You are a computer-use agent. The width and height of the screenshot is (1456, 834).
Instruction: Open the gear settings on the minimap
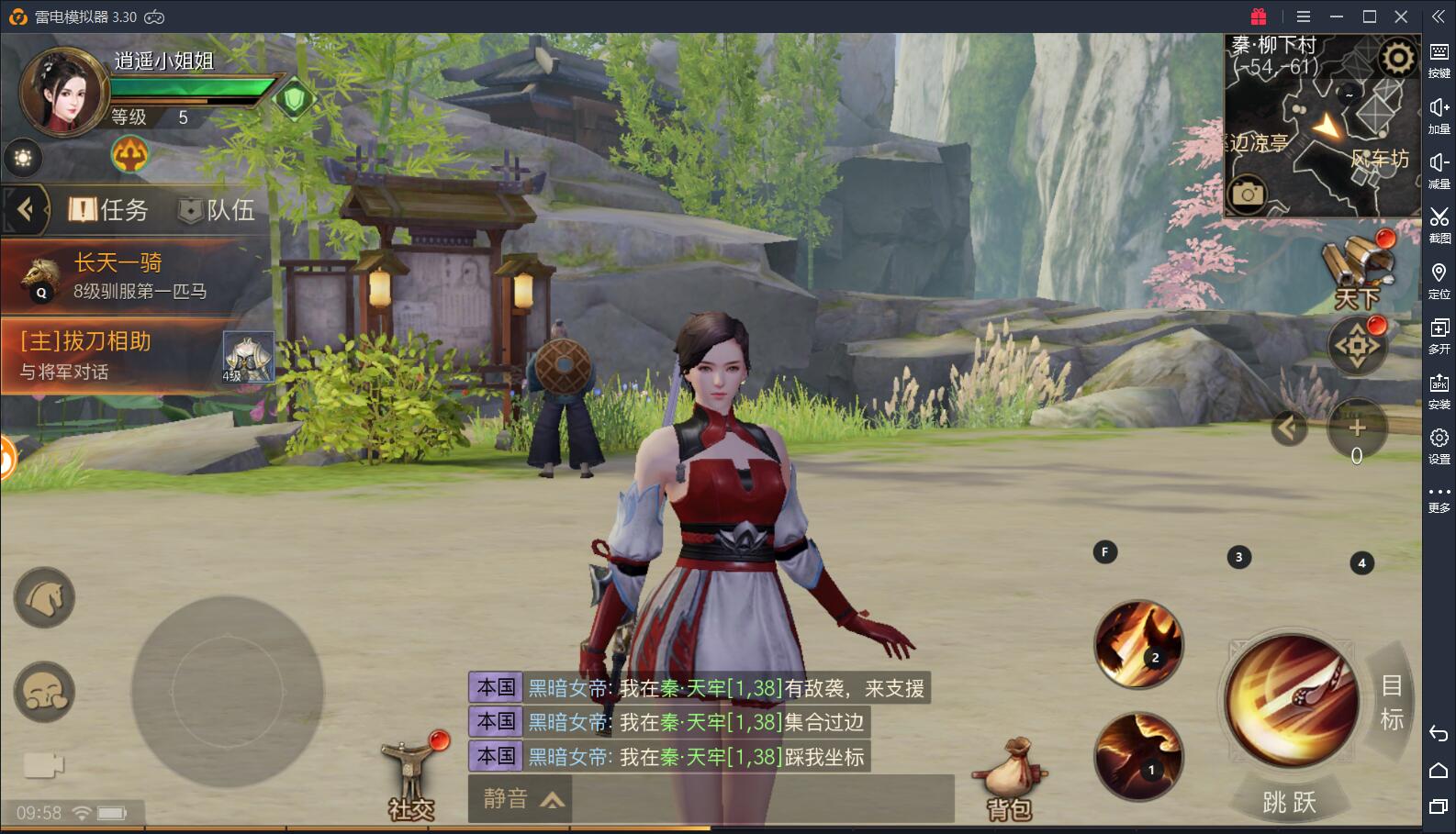(1397, 59)
